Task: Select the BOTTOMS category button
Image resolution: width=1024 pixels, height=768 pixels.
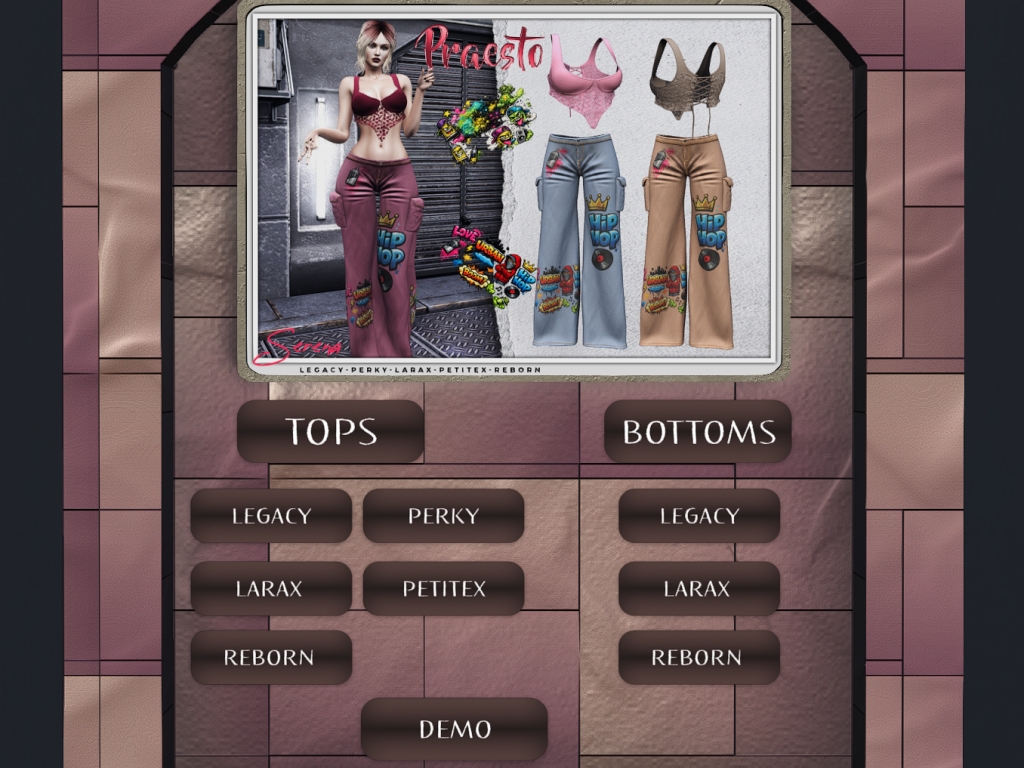Action: pyautogui.click(x=698, y=431)
